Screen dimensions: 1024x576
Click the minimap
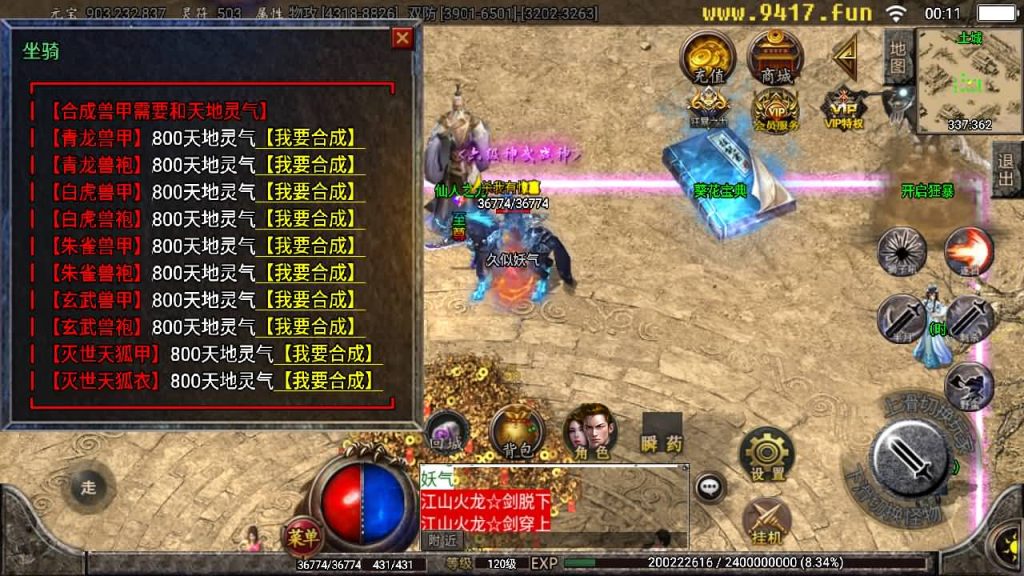point(969,80)
